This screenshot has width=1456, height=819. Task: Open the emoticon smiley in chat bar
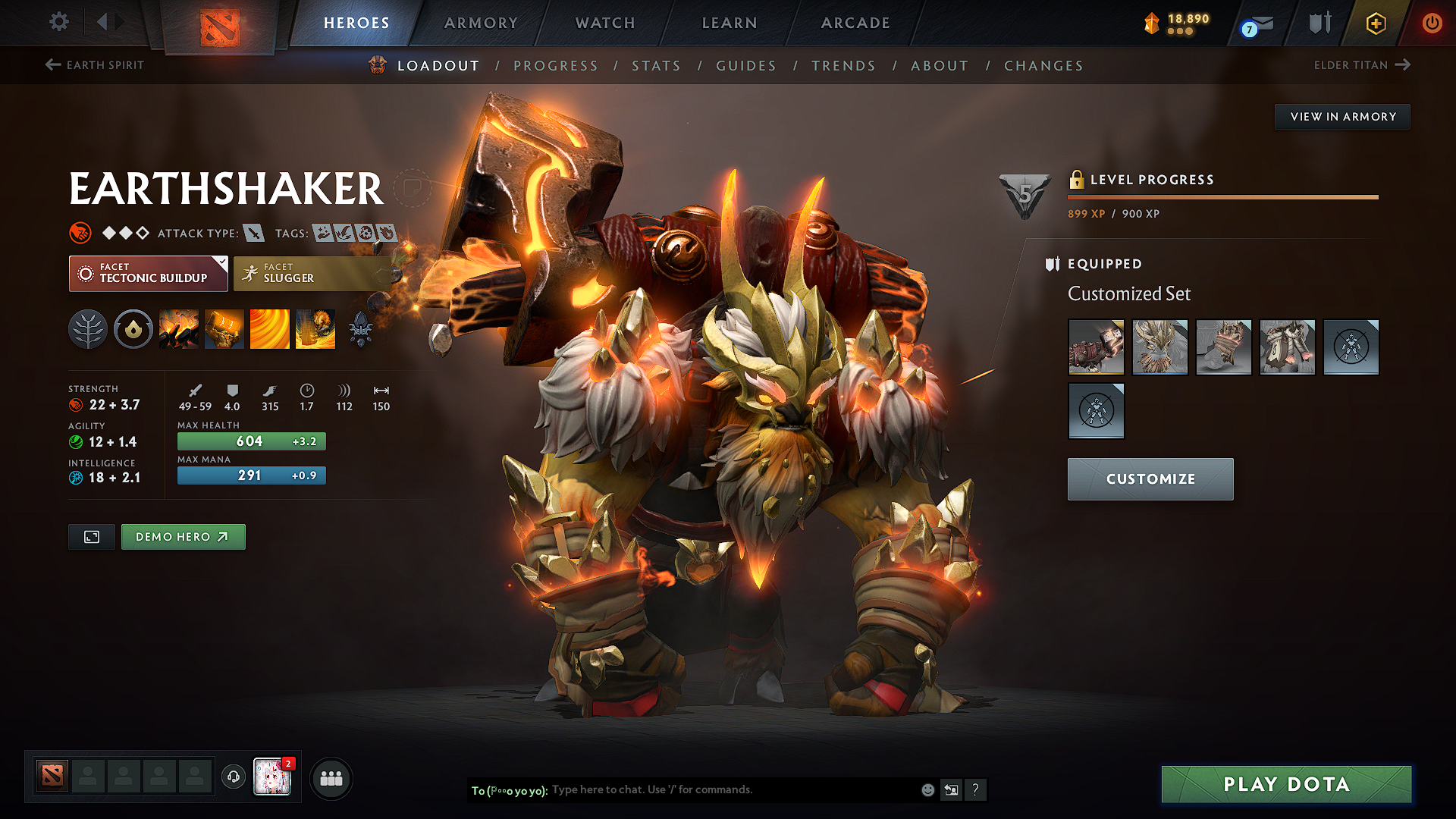pyautogui.click(x=927, y=789)
